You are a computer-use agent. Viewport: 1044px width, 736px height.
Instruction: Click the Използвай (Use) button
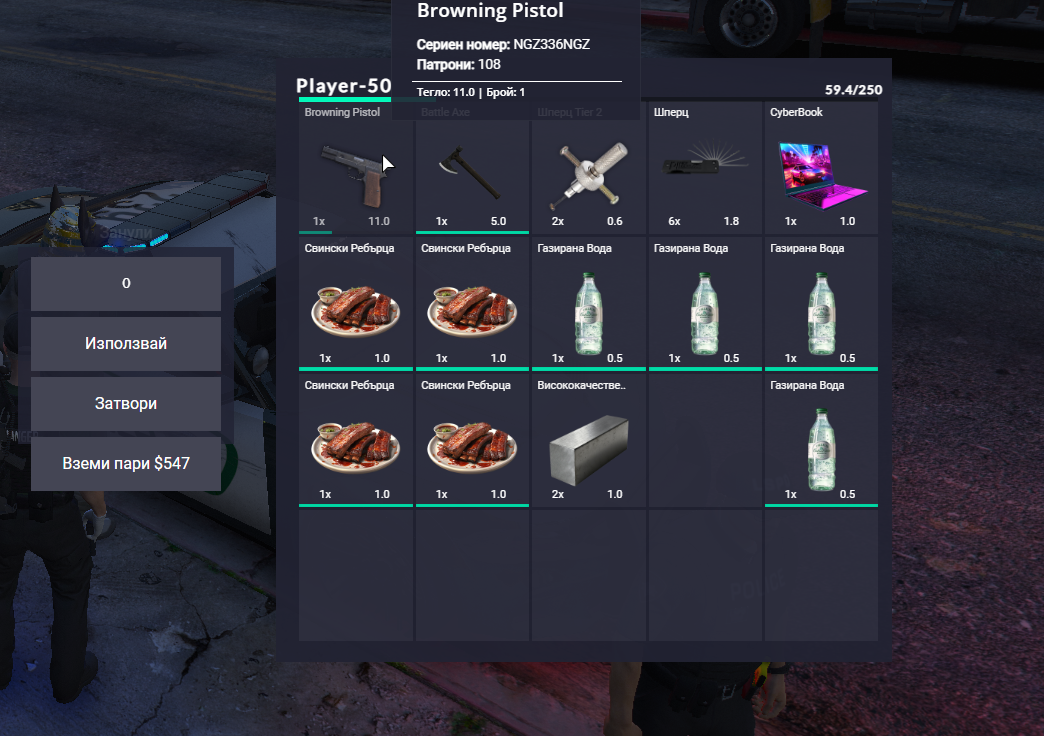(126, 344)
